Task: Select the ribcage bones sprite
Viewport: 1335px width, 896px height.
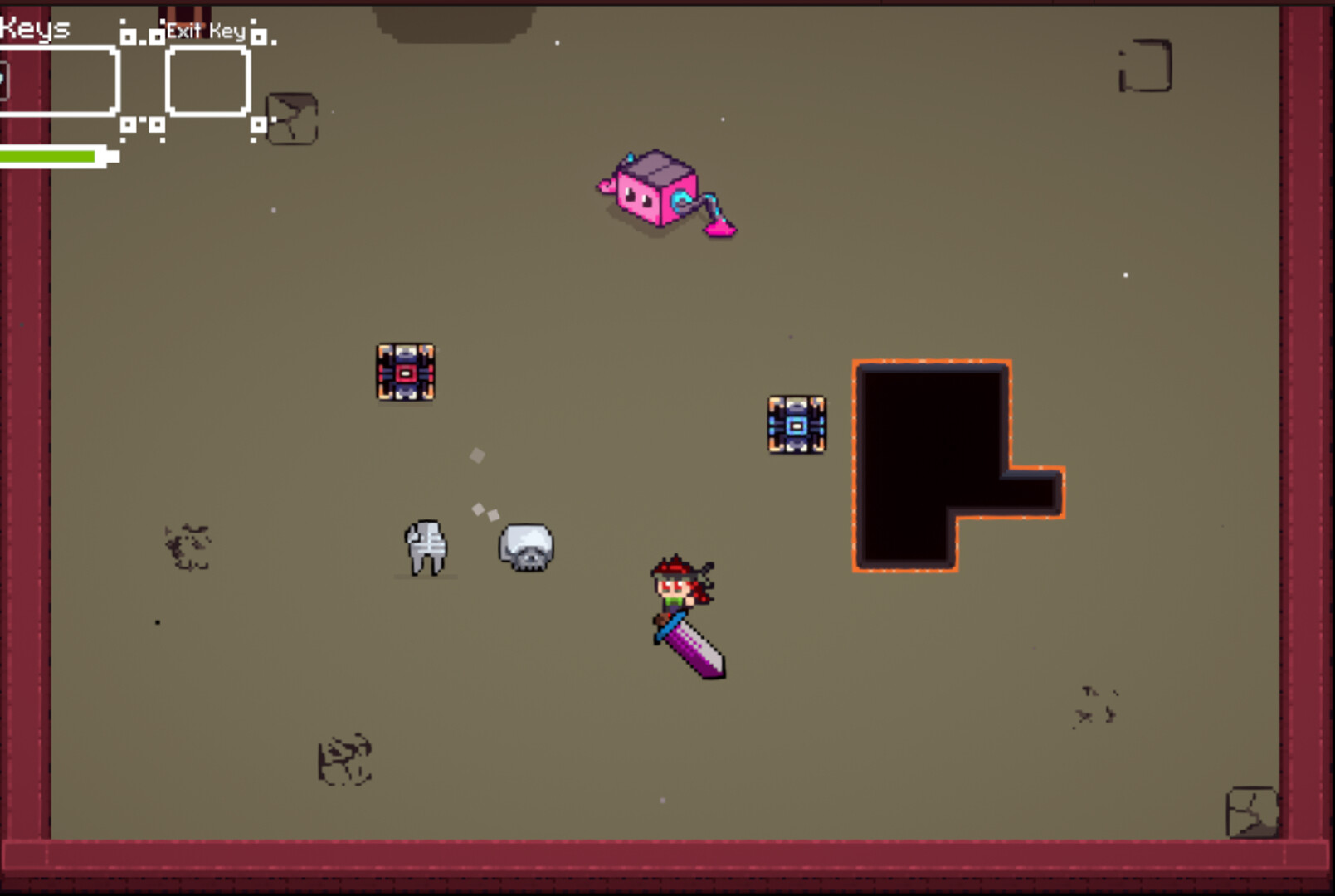Action: [425, 549]
